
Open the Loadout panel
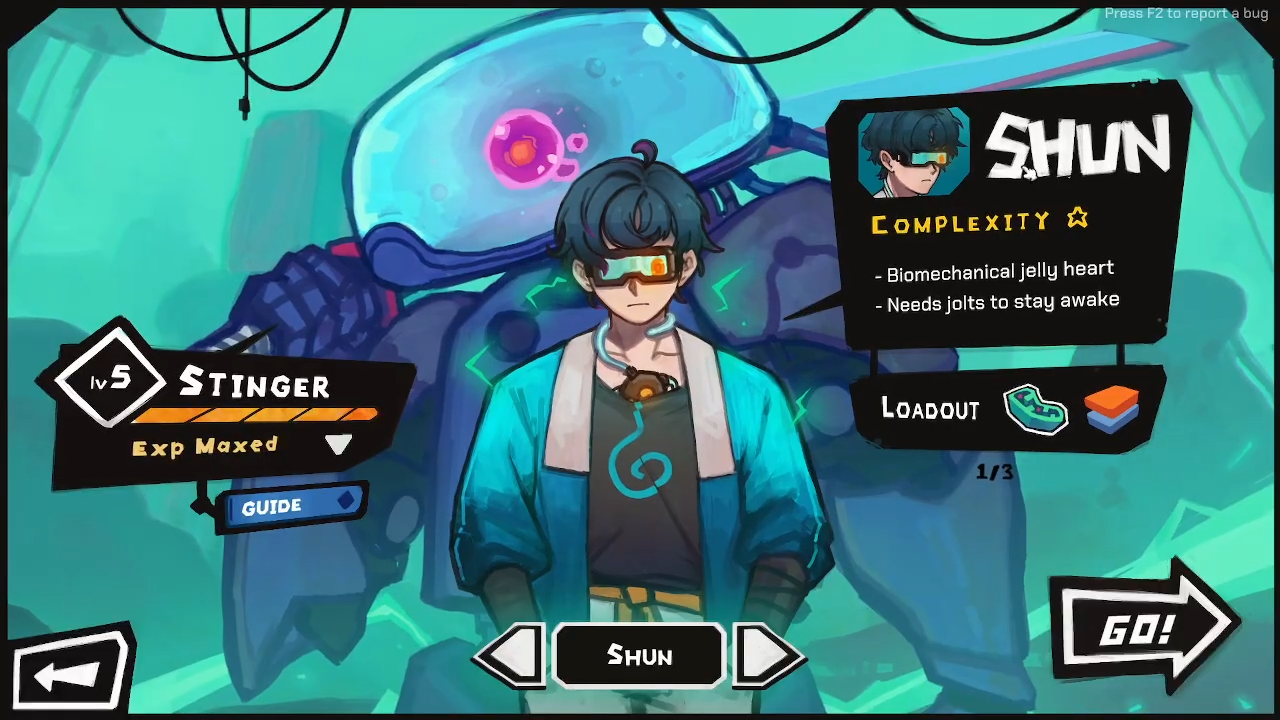(x=930, y=409)
